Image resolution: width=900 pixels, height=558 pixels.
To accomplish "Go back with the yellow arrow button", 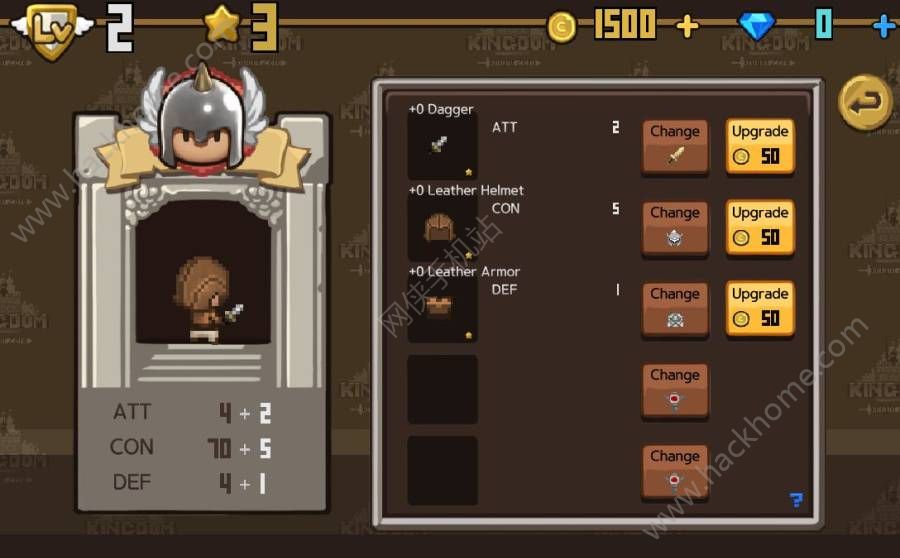I will (x=865, y=102).
